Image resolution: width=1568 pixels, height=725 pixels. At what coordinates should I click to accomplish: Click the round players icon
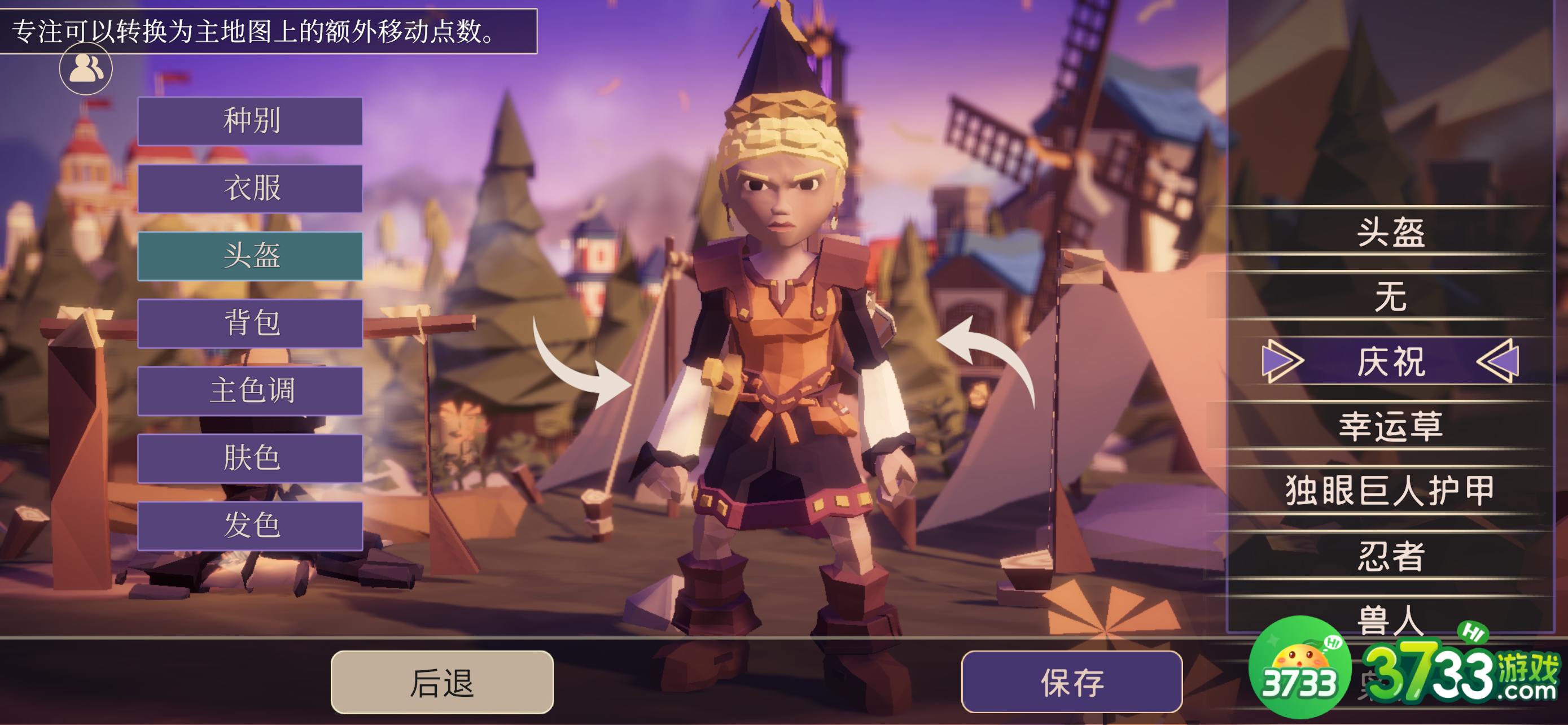click(x=86, y=68)
